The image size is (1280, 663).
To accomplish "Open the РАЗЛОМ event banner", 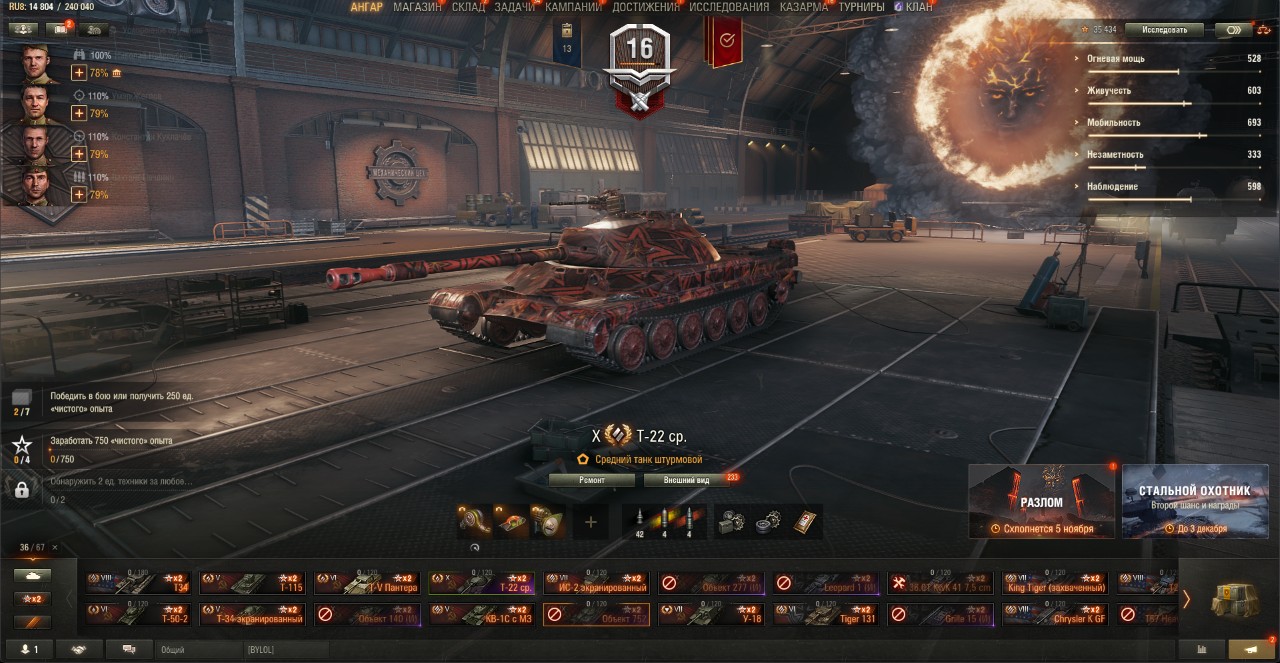I will (1041, 501).
